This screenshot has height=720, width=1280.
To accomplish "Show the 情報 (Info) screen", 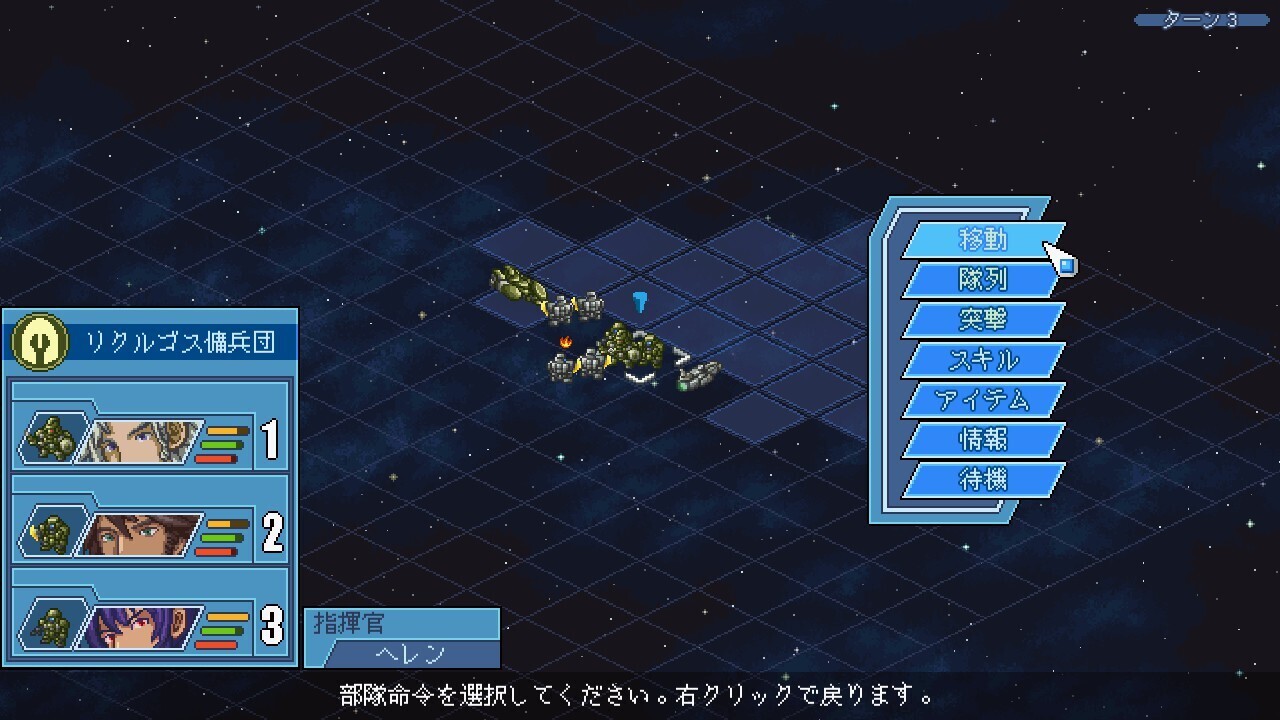I will coord(982,440).
